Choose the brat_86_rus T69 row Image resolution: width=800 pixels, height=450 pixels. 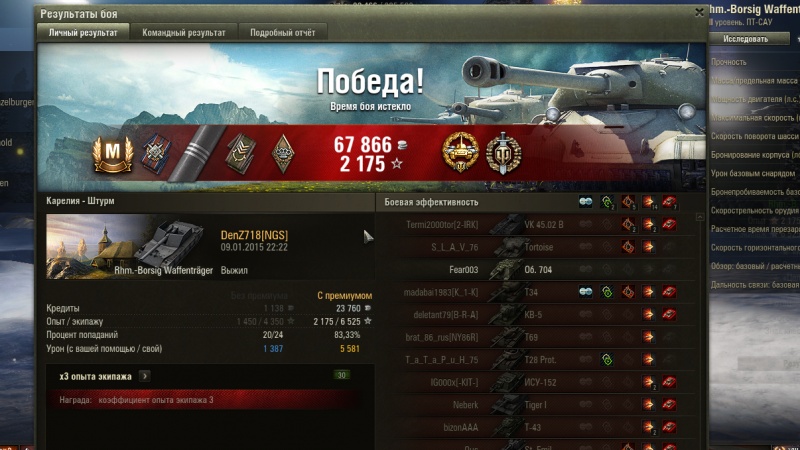[538, 337]
